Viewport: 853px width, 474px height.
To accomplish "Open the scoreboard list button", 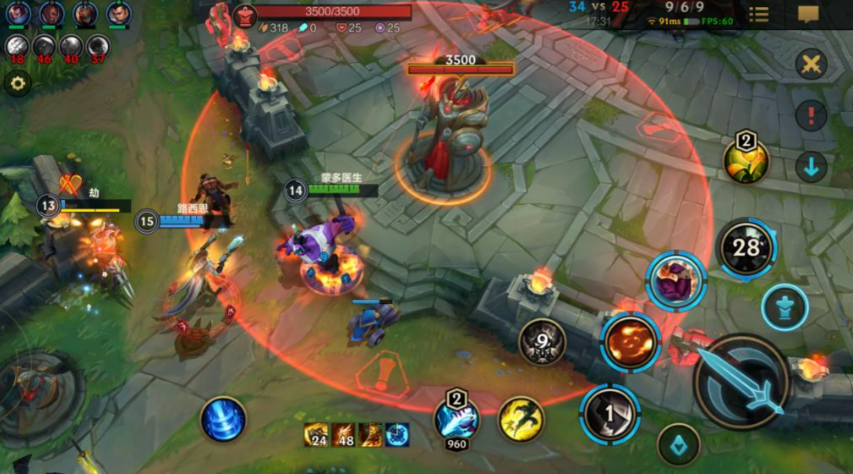I will pyautogui.click(x=759, y=15).
